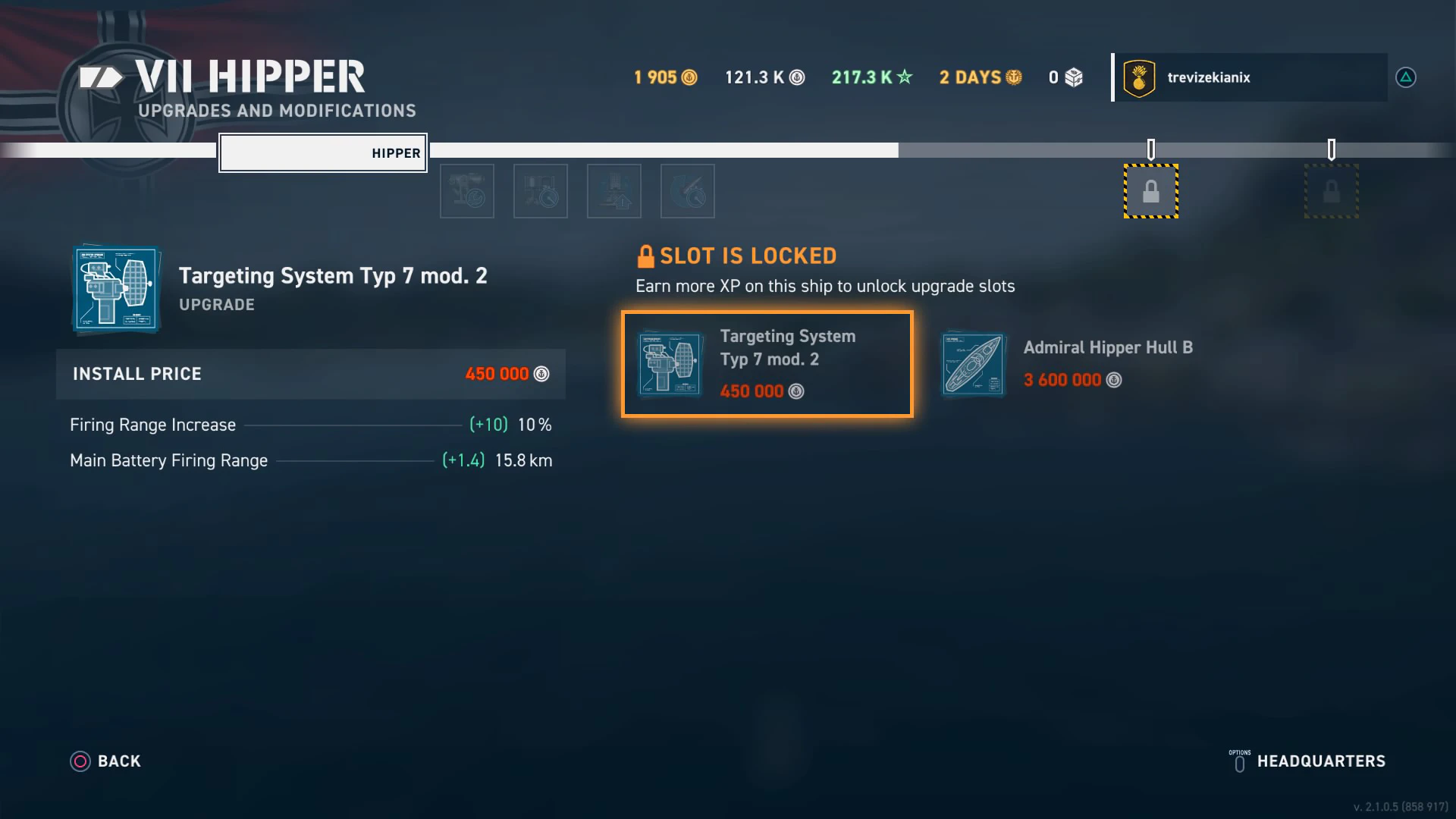Choose the Targeting System Typ 7 mod. 2 card
1456x819 pixels.
pos(767,364)
